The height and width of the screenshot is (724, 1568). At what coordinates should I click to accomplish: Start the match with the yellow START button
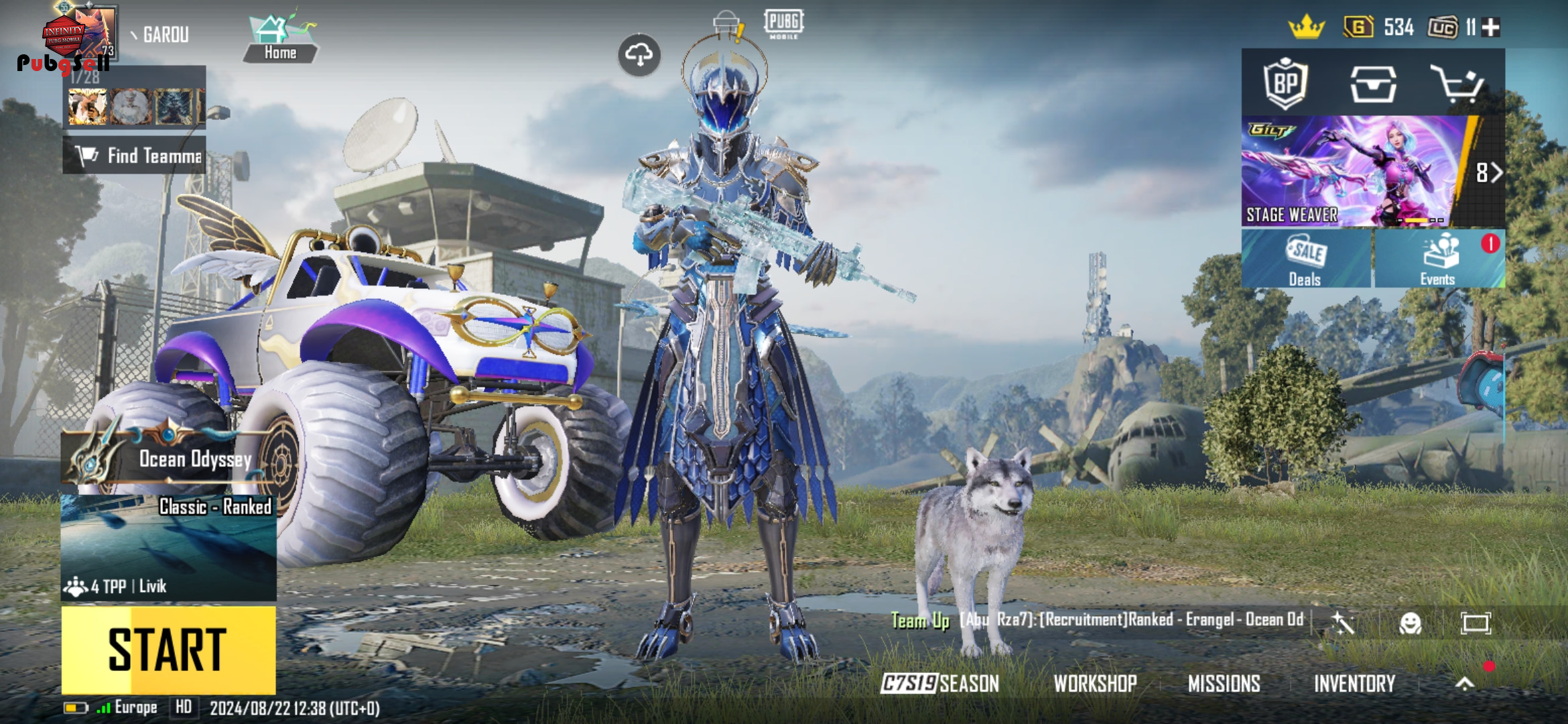pyautogui.click(x=168, y=650)
